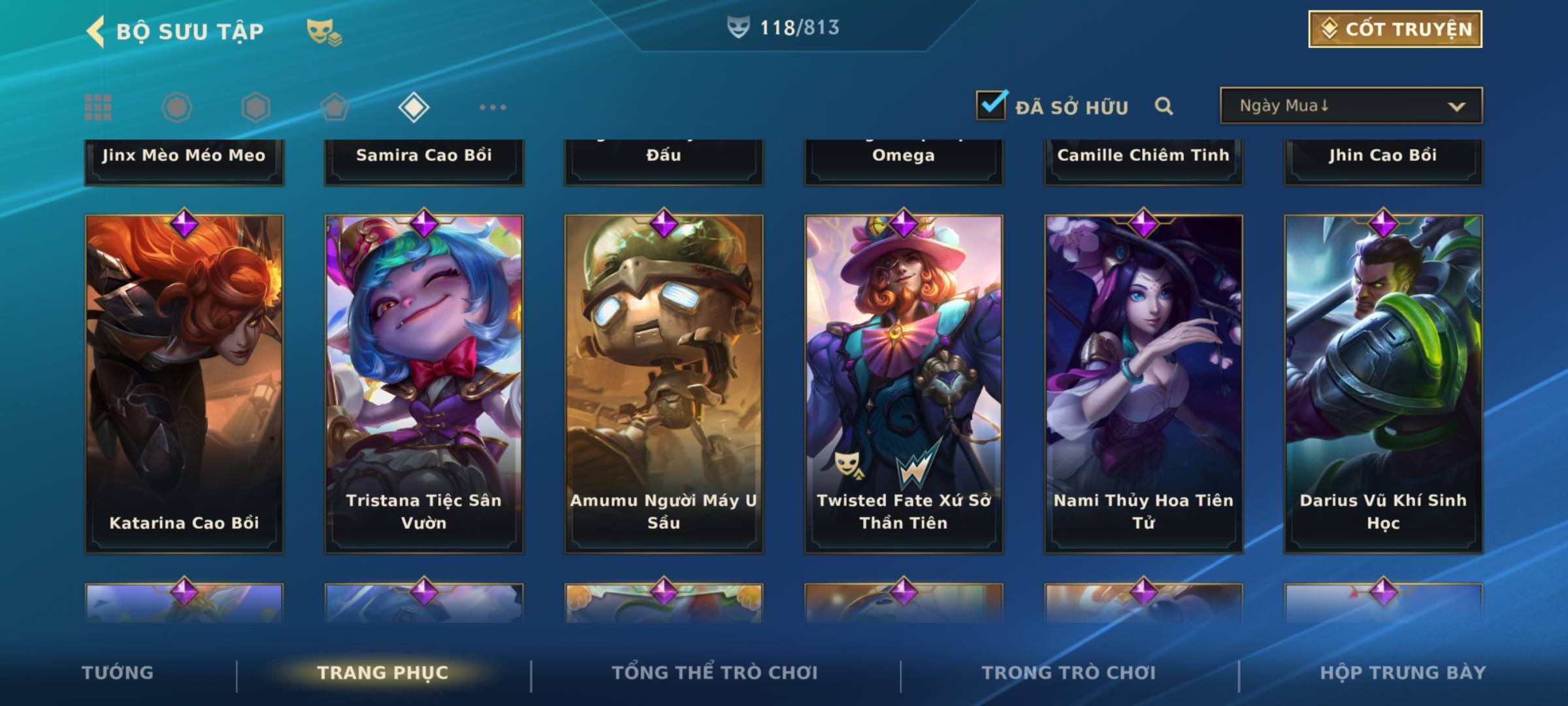
Task: Go to the Hộp Trưng Bày tab
Action: pos(1403,673)
